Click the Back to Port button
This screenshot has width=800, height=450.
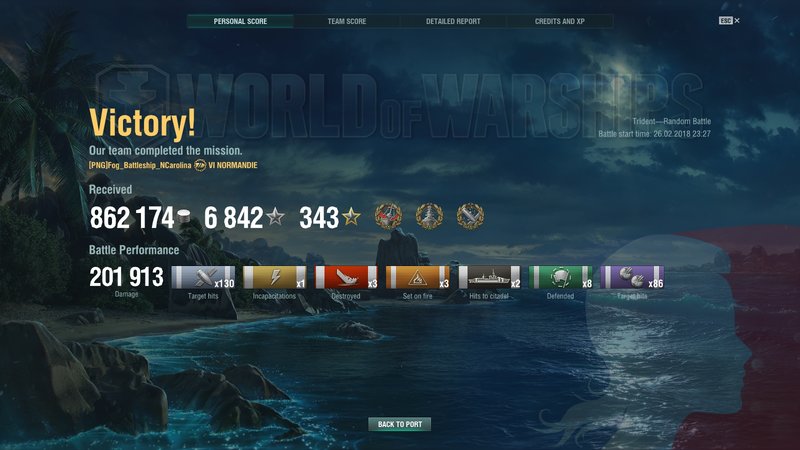[x=399, y=424]
